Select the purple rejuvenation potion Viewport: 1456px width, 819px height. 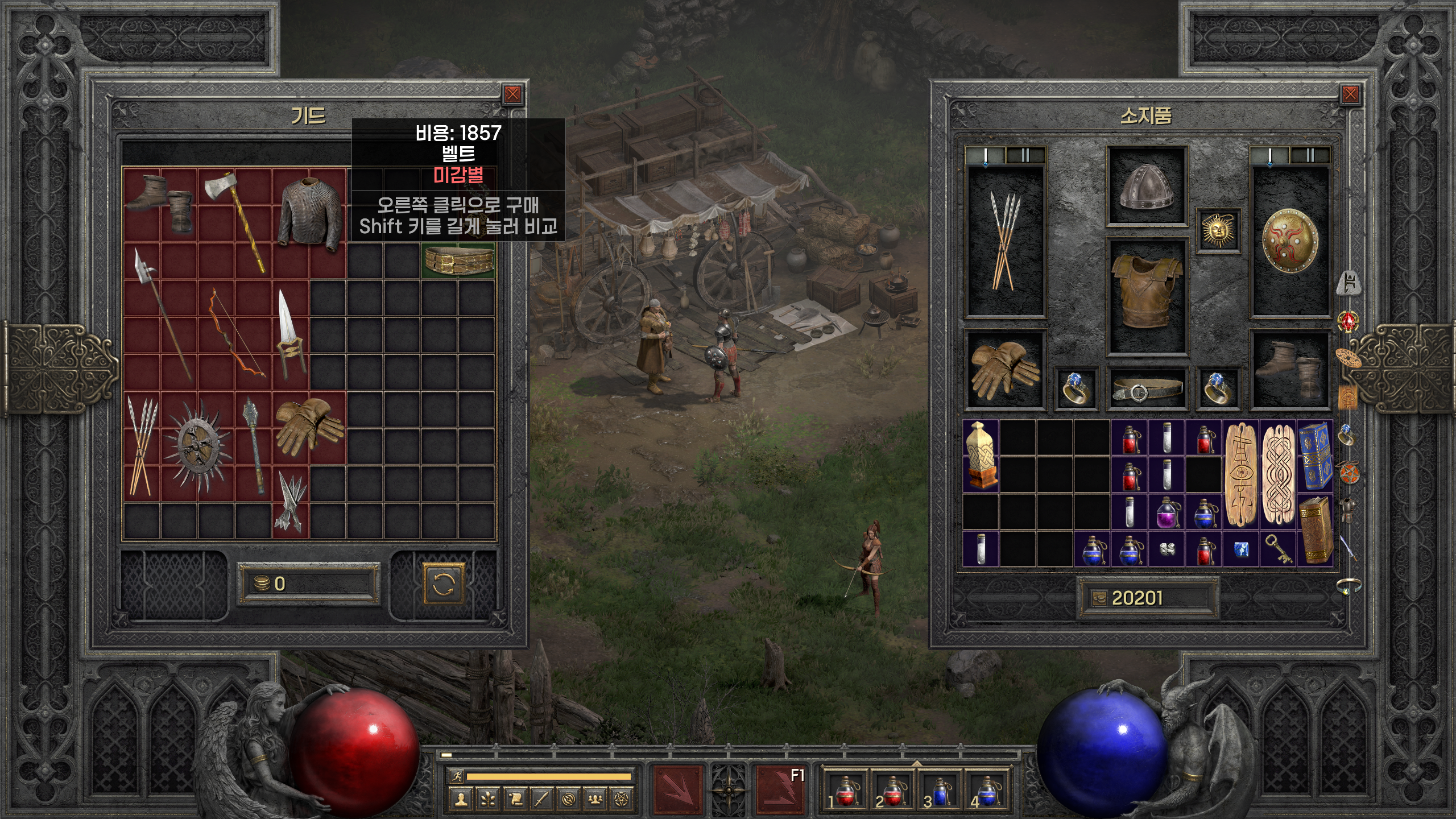click(x=1167, y=512)
